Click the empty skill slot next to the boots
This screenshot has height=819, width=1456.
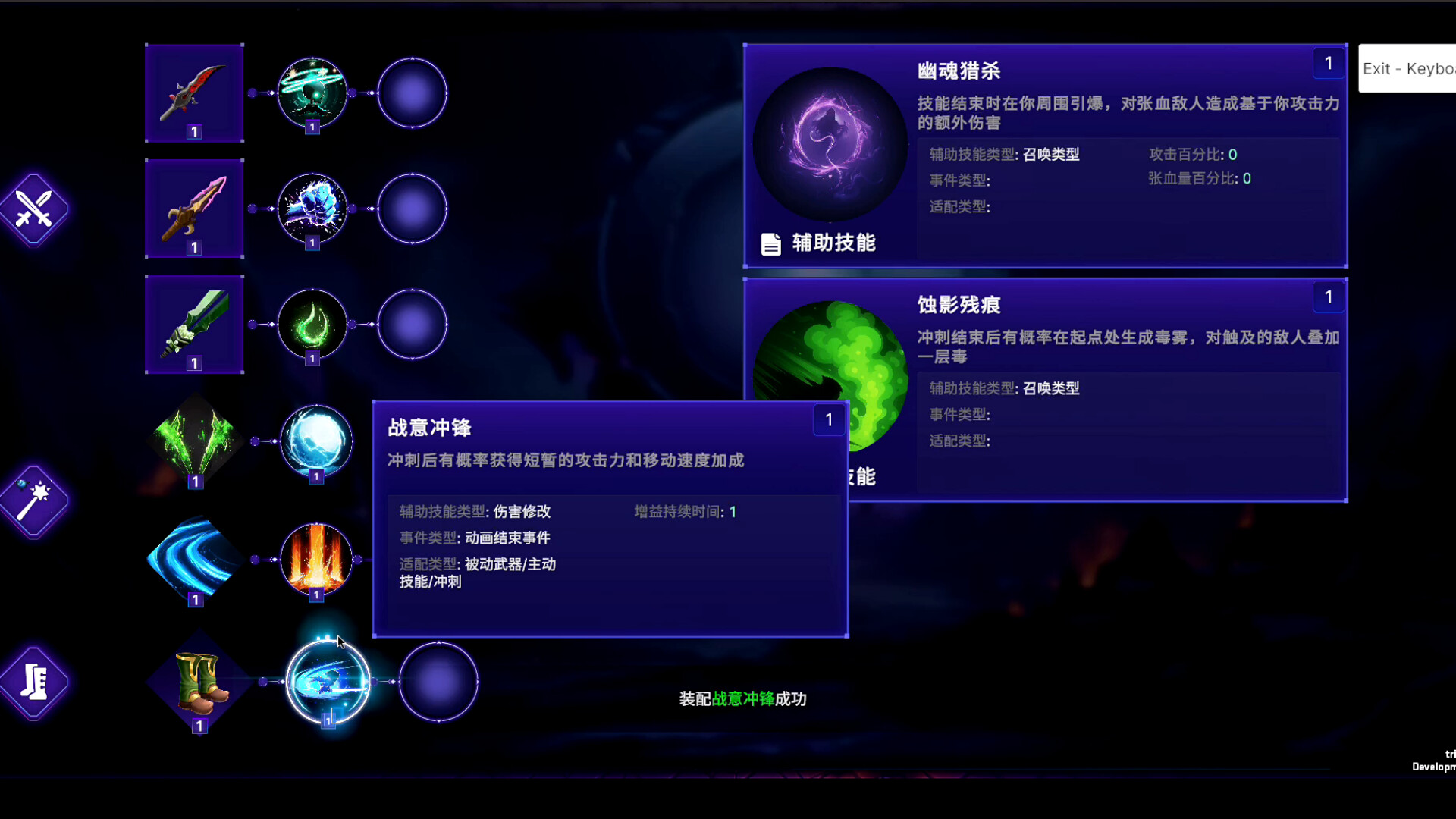(x=438, y=681)
